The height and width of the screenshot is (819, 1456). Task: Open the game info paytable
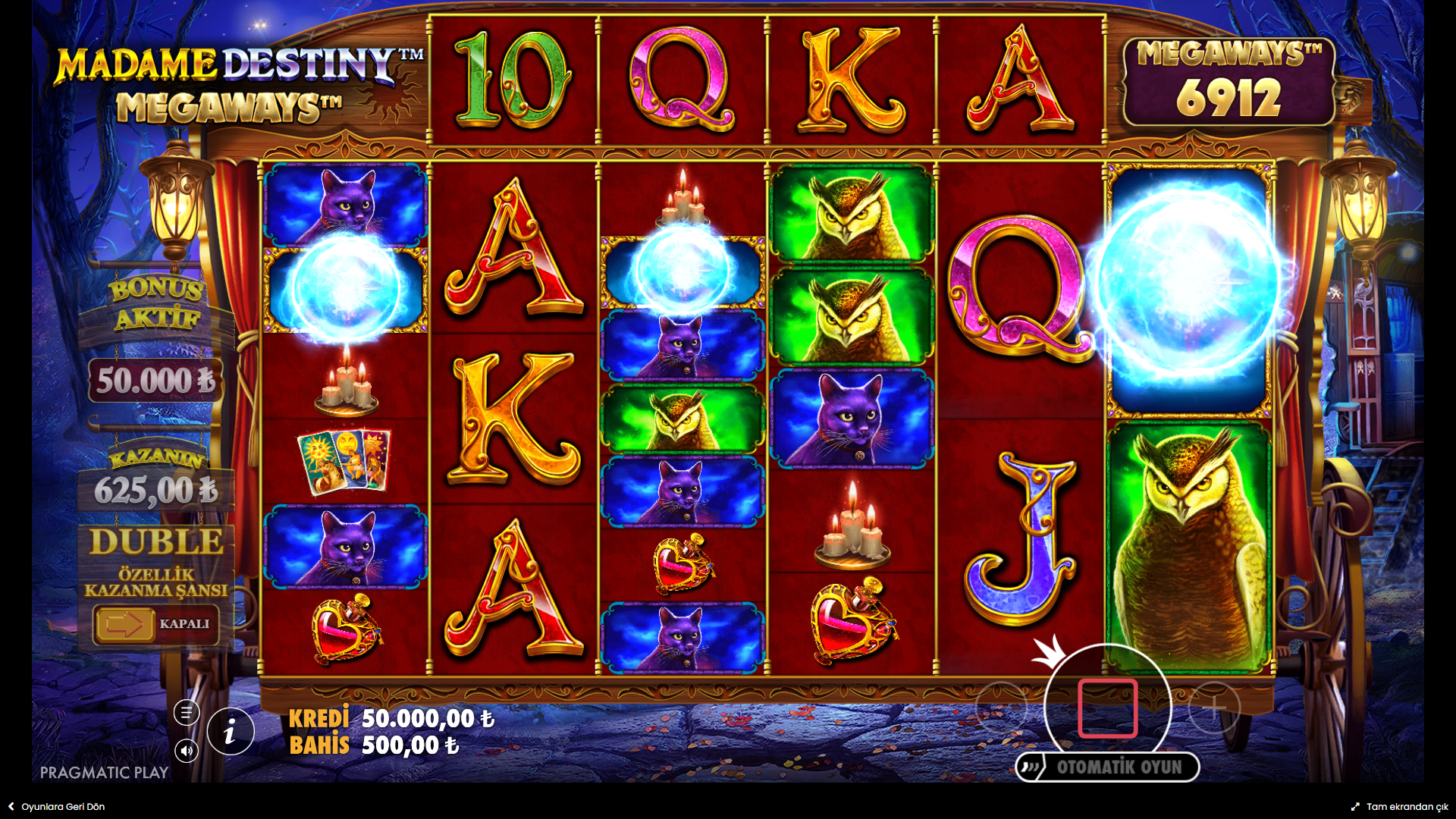pyautogui.click(x=230, y=732)
